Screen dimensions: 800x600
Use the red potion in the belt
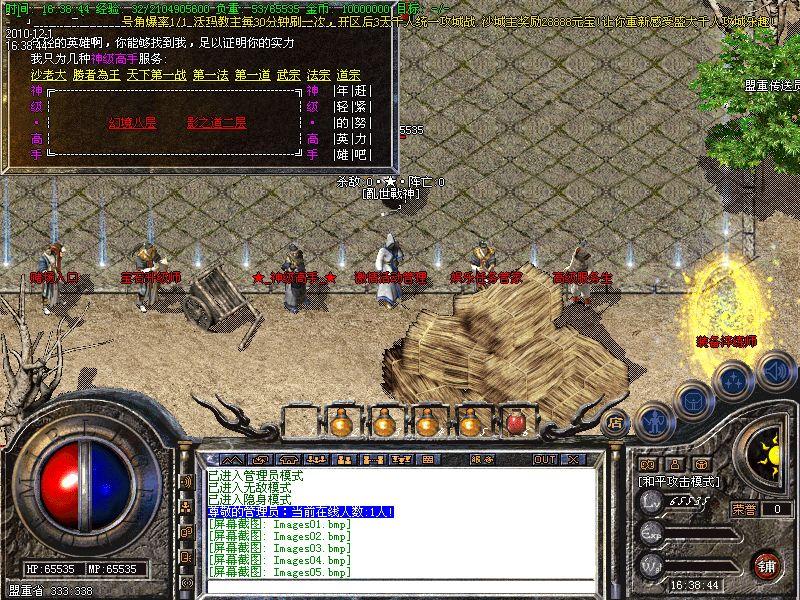click(x=515, y=422)
